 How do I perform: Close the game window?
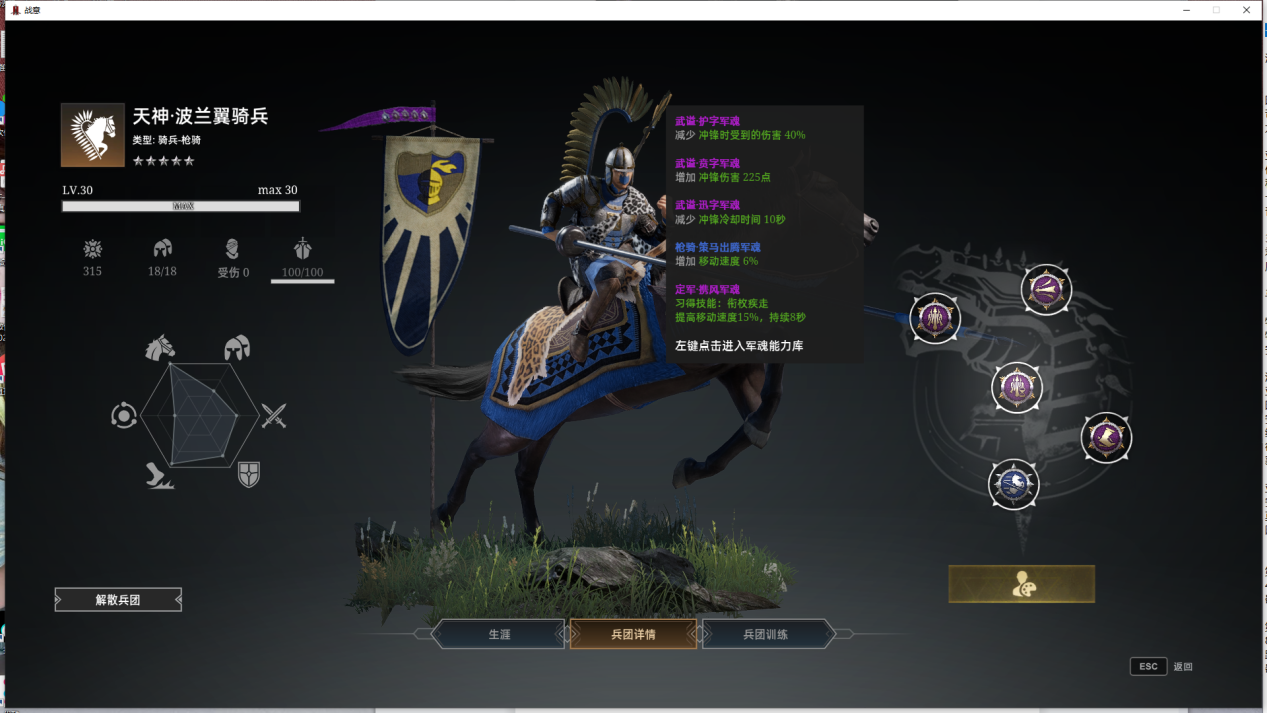1247,10
